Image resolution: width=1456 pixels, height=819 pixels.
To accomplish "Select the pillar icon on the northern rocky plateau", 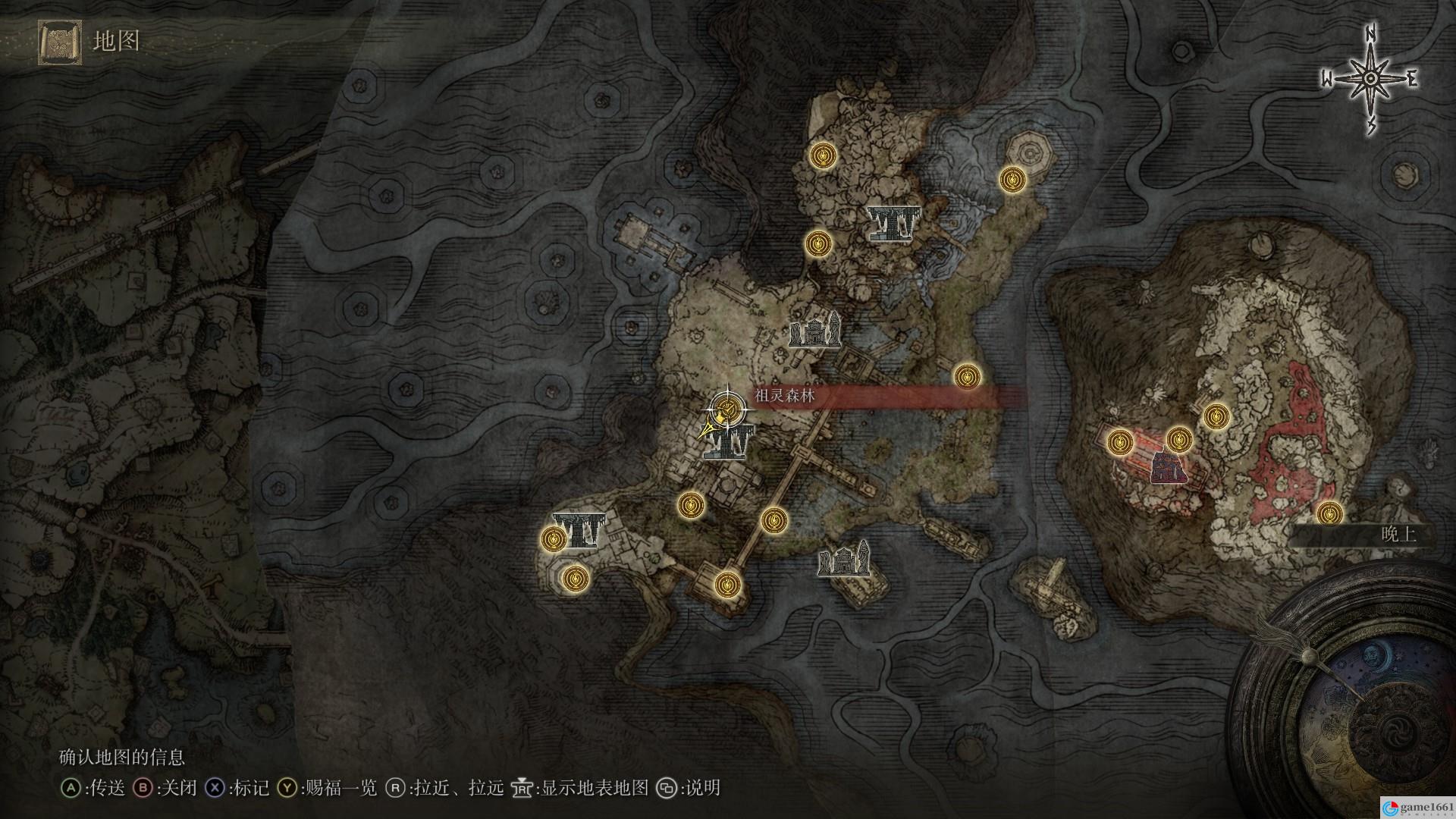I will [893, 223].
